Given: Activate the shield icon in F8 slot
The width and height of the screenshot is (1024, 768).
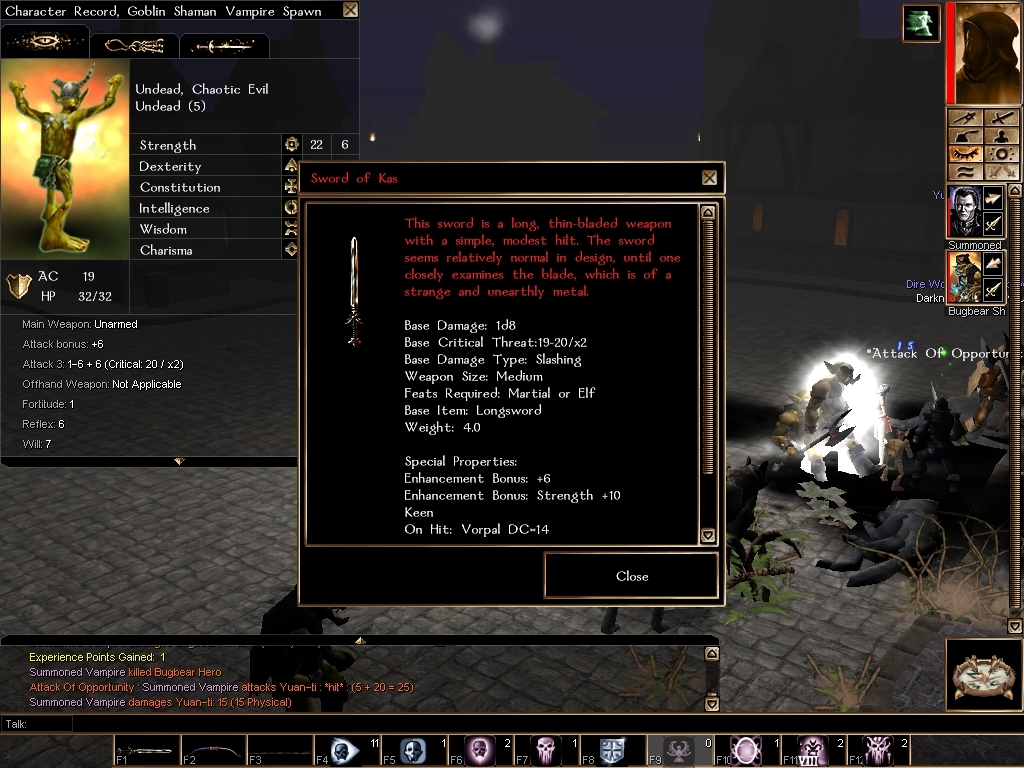Looking at the screenshot, I should [612, 749].
